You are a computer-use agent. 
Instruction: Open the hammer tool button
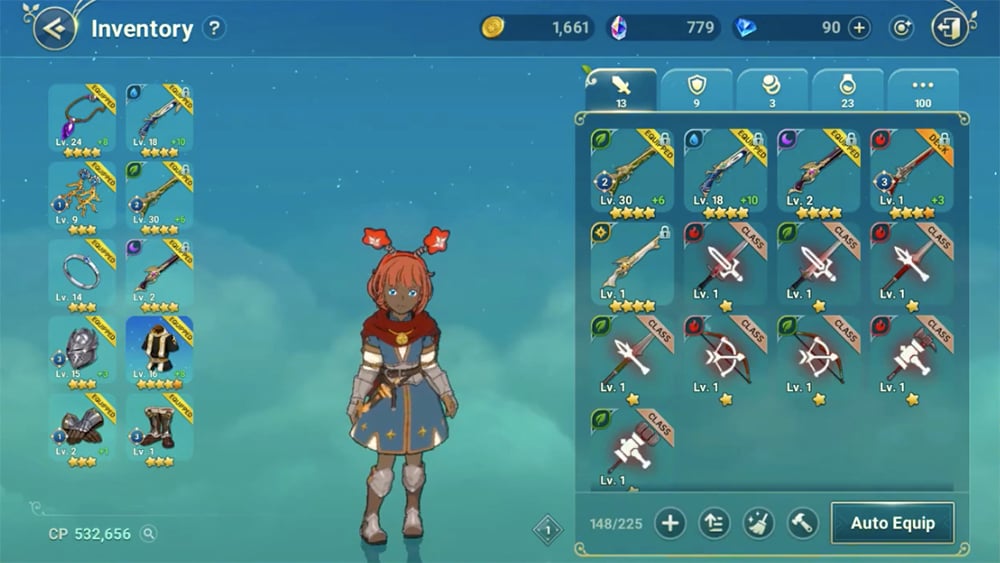[x=802, y=523]
